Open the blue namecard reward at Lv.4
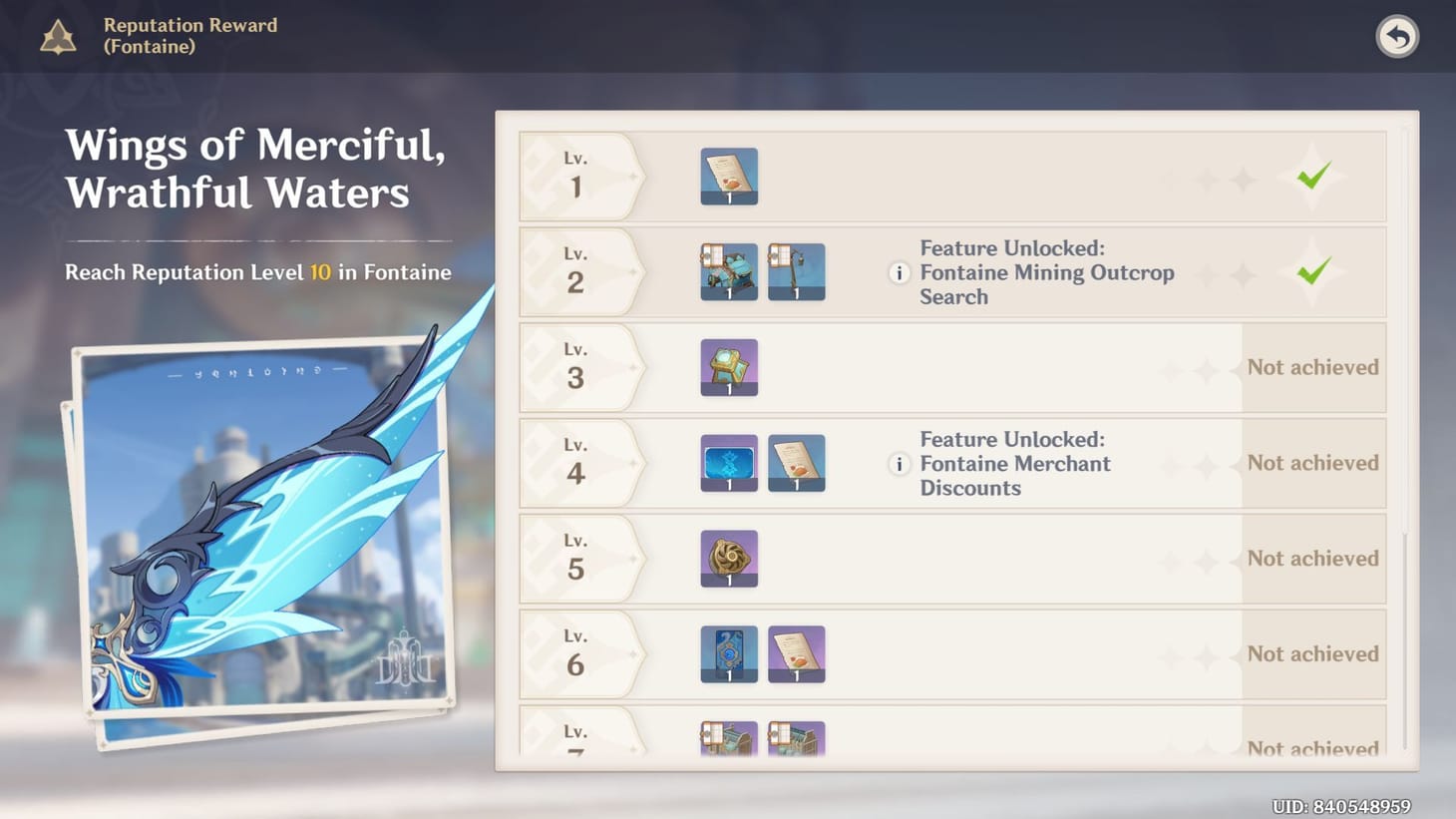 click(729, 463)
